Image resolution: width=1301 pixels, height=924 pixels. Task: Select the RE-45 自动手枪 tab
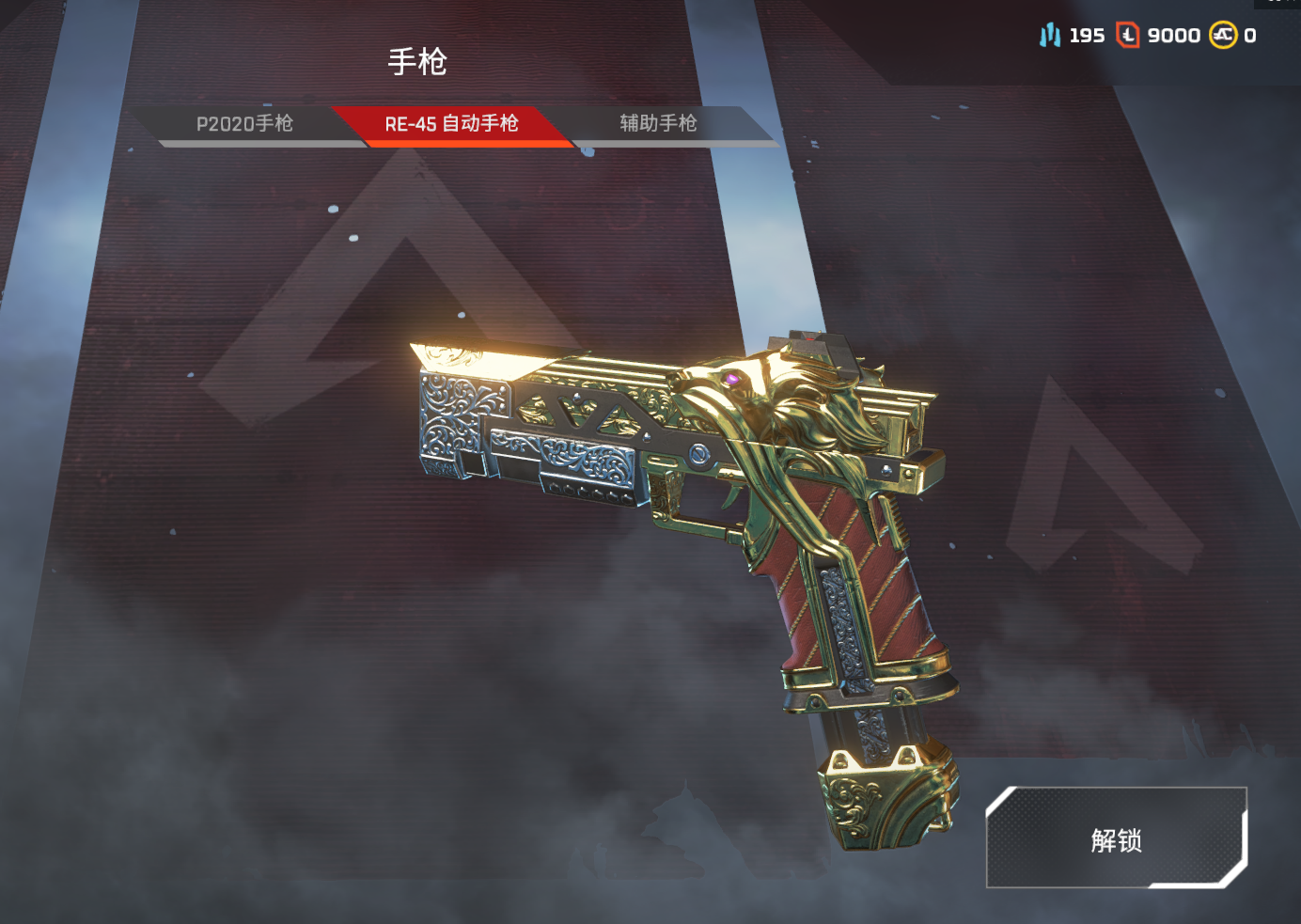tap(451, 124)
